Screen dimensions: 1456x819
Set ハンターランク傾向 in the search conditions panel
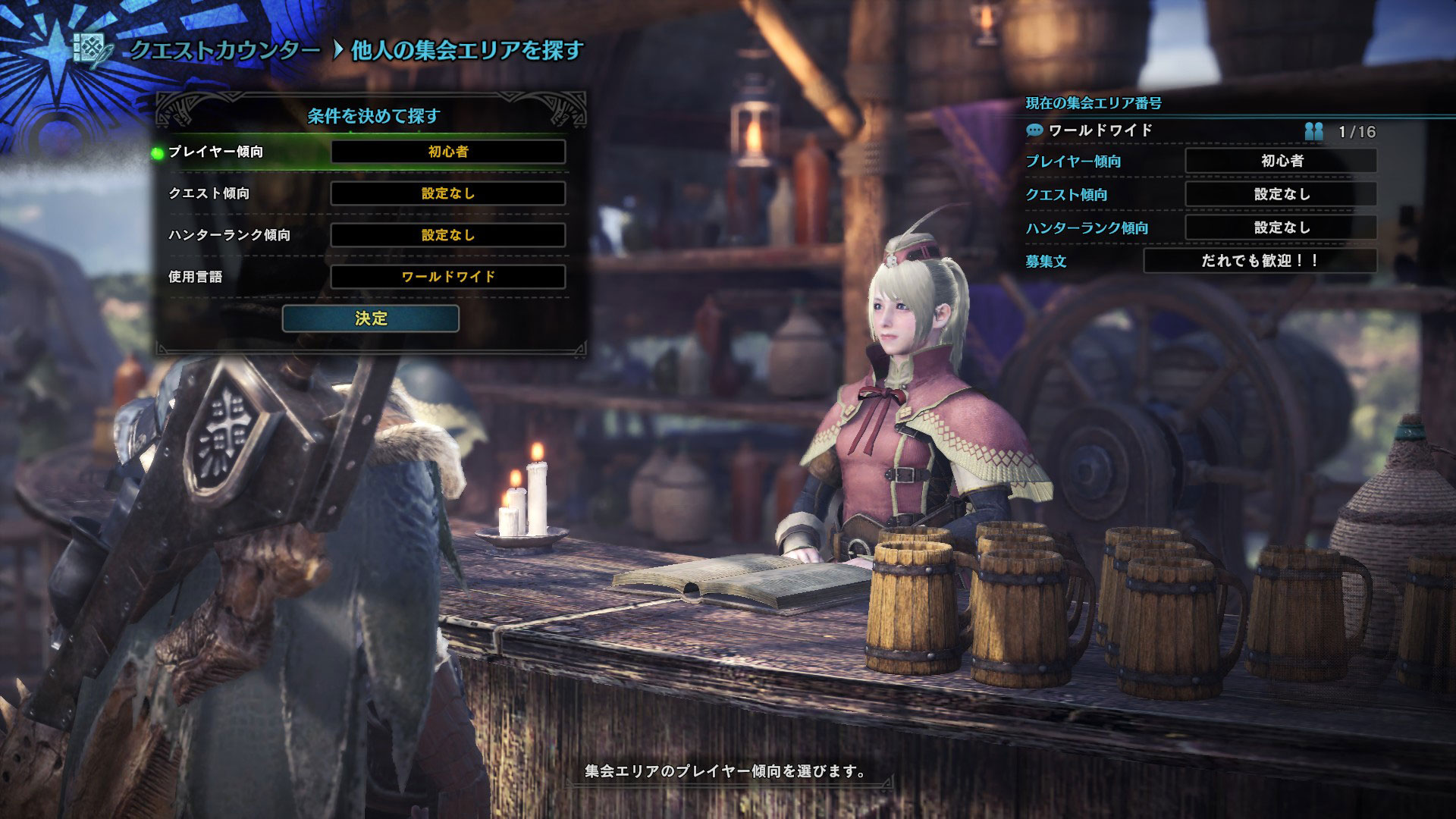click(447, 235)
